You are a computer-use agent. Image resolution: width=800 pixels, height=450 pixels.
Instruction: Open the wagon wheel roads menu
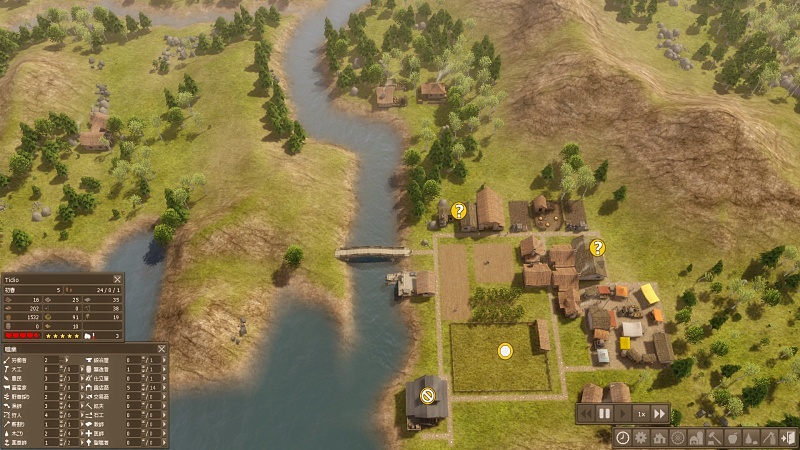(677, 438)
